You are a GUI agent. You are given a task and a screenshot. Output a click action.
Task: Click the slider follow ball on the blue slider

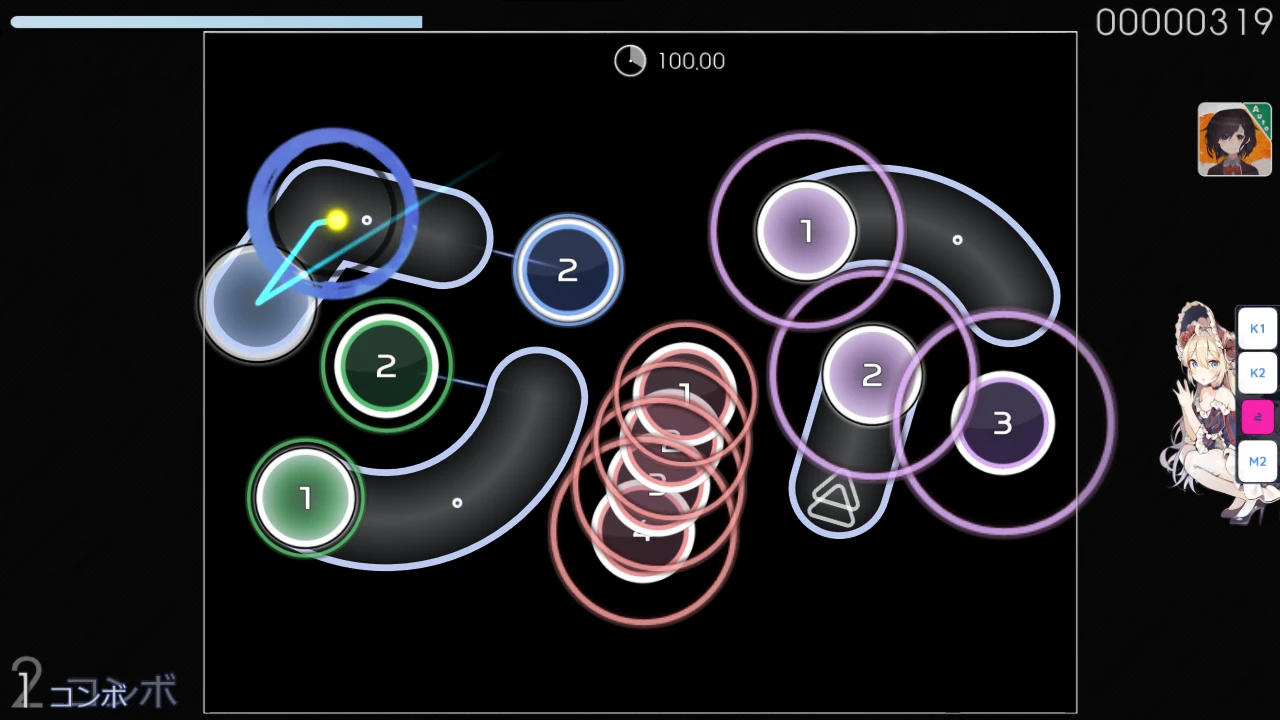(x=337, y=220)
